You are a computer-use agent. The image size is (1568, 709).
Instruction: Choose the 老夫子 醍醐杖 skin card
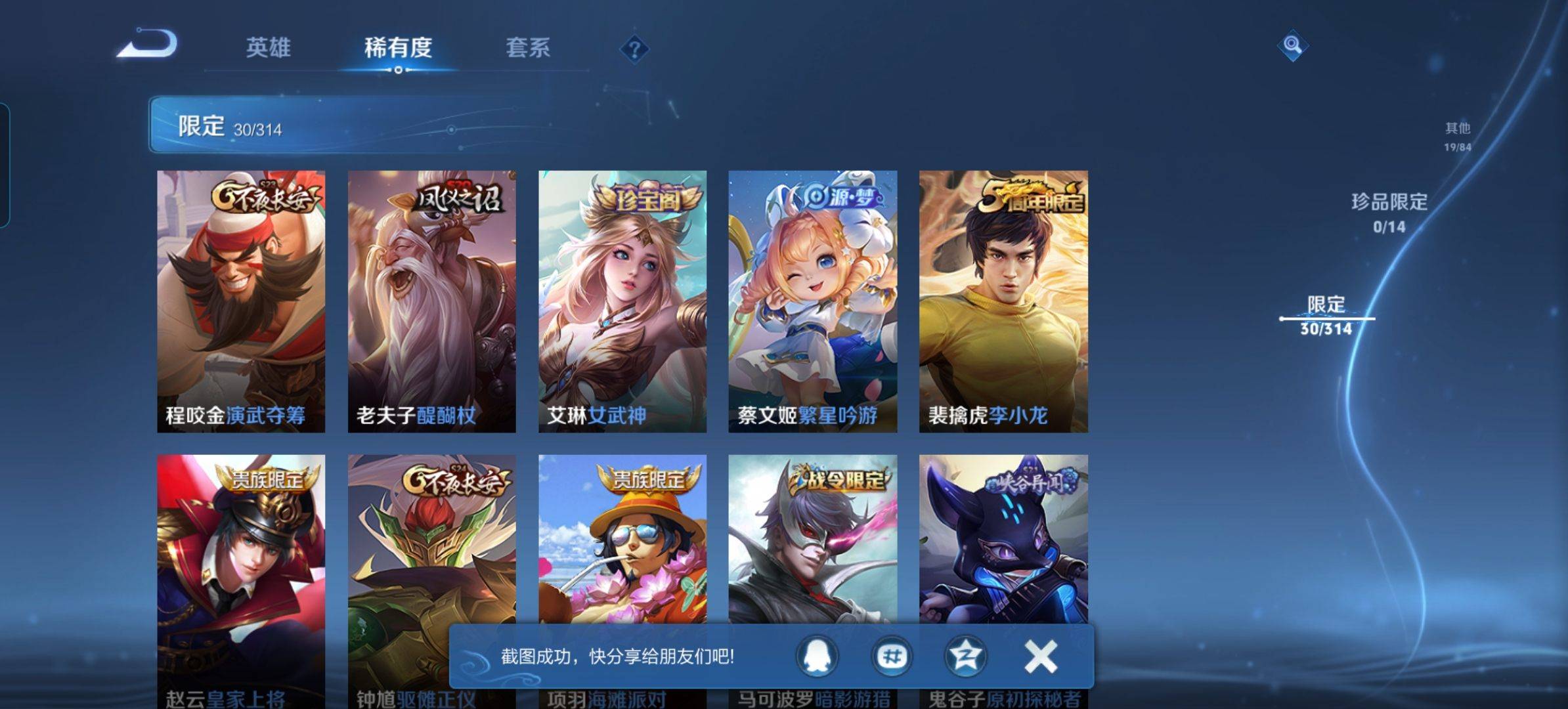[x=431, y=301]
